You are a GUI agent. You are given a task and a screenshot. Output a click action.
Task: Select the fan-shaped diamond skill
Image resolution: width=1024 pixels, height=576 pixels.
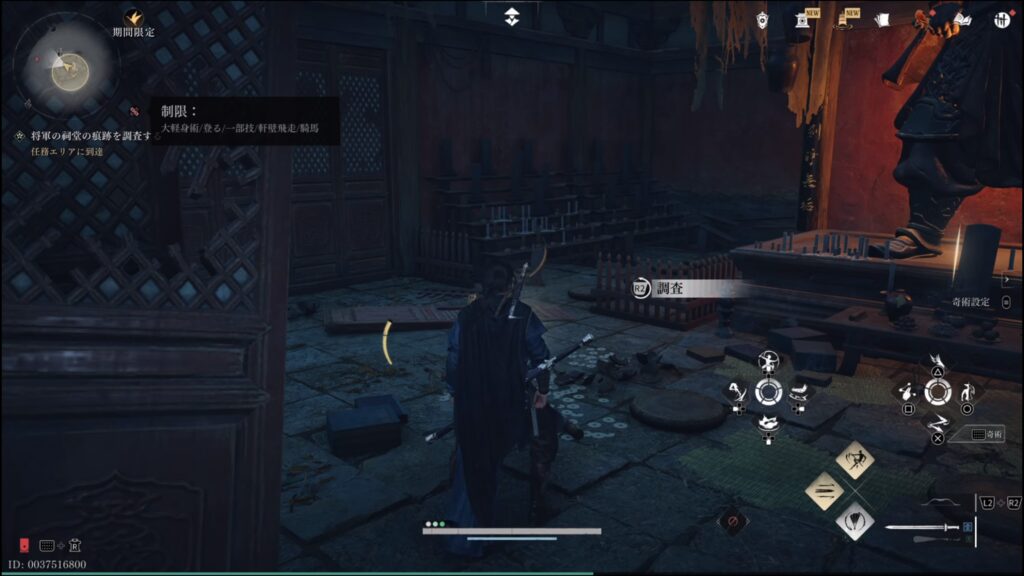click(855, 520)
